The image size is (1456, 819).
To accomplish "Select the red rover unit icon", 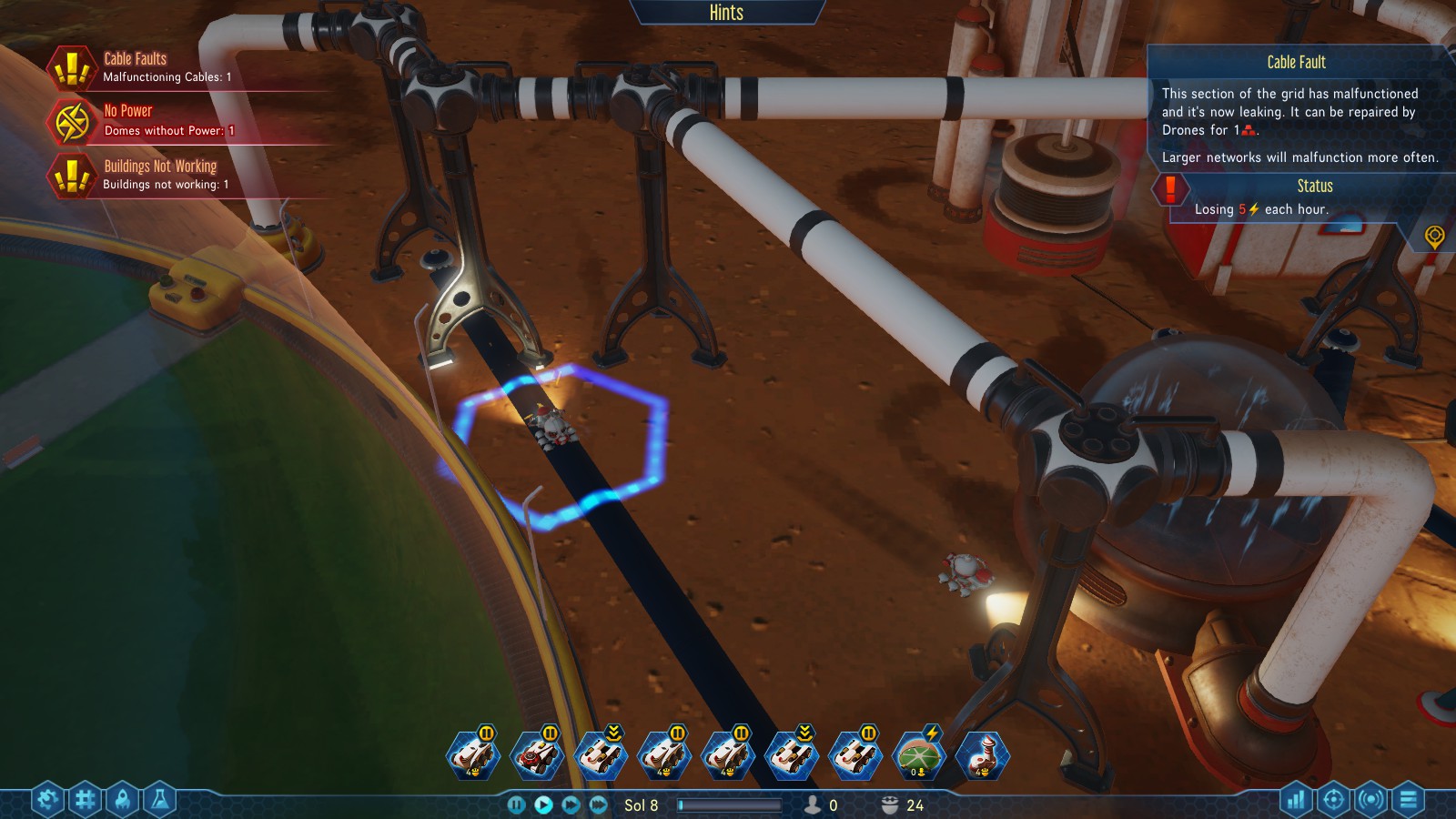I will pyautogui.click(x=537, y=756).
